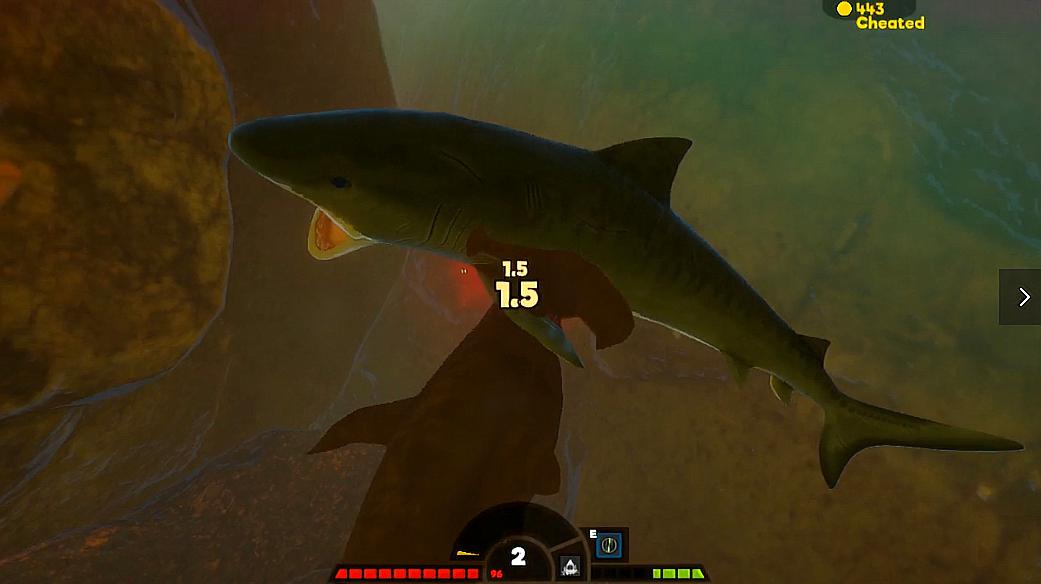
Task: Click the next arrow on the right edge
Action: click(x=1023, y=297)
